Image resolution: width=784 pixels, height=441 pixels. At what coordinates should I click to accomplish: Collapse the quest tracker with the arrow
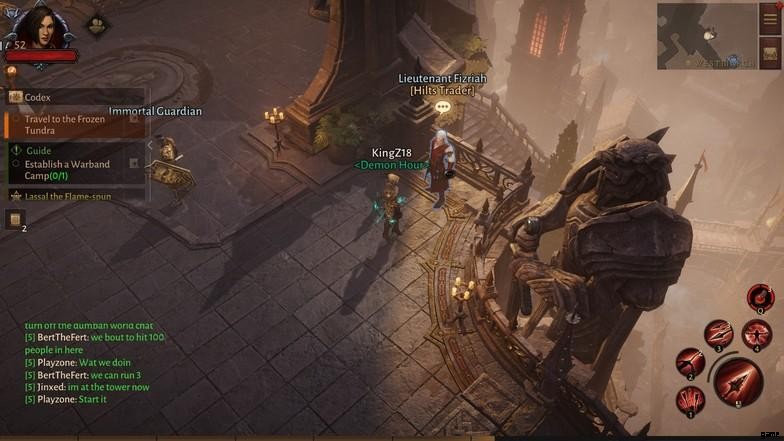coord(151,146)
